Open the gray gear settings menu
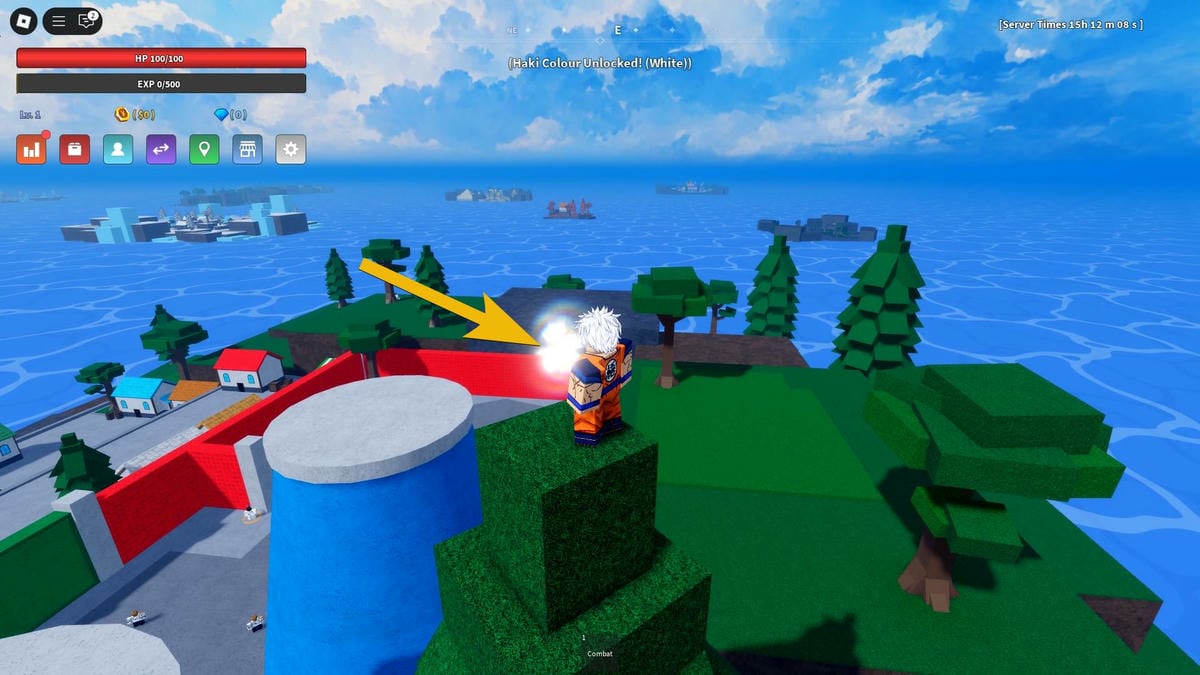Screen dimensions: 1200x675 [x=291, y=150]
